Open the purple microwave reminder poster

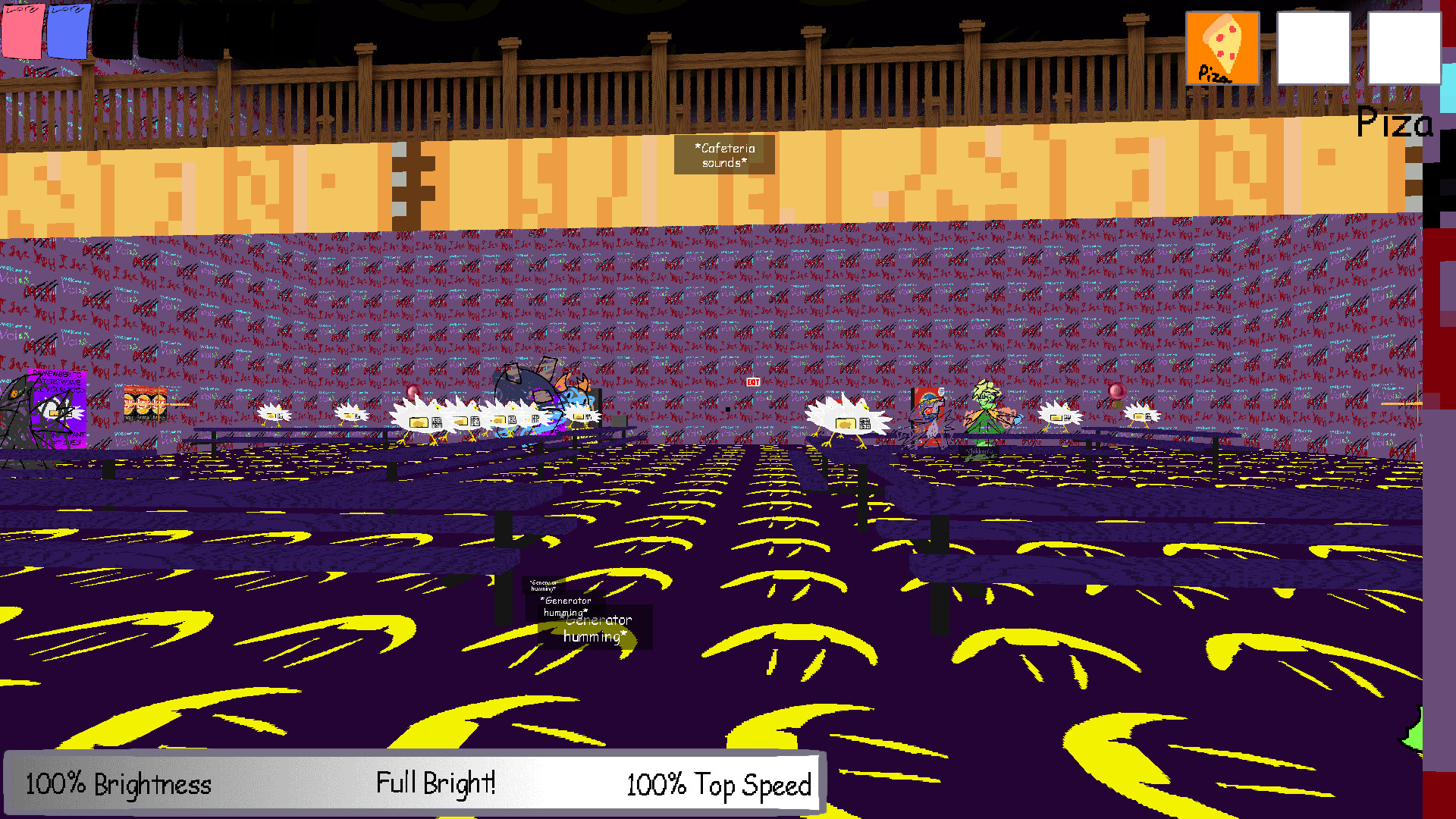click(57, 409)
